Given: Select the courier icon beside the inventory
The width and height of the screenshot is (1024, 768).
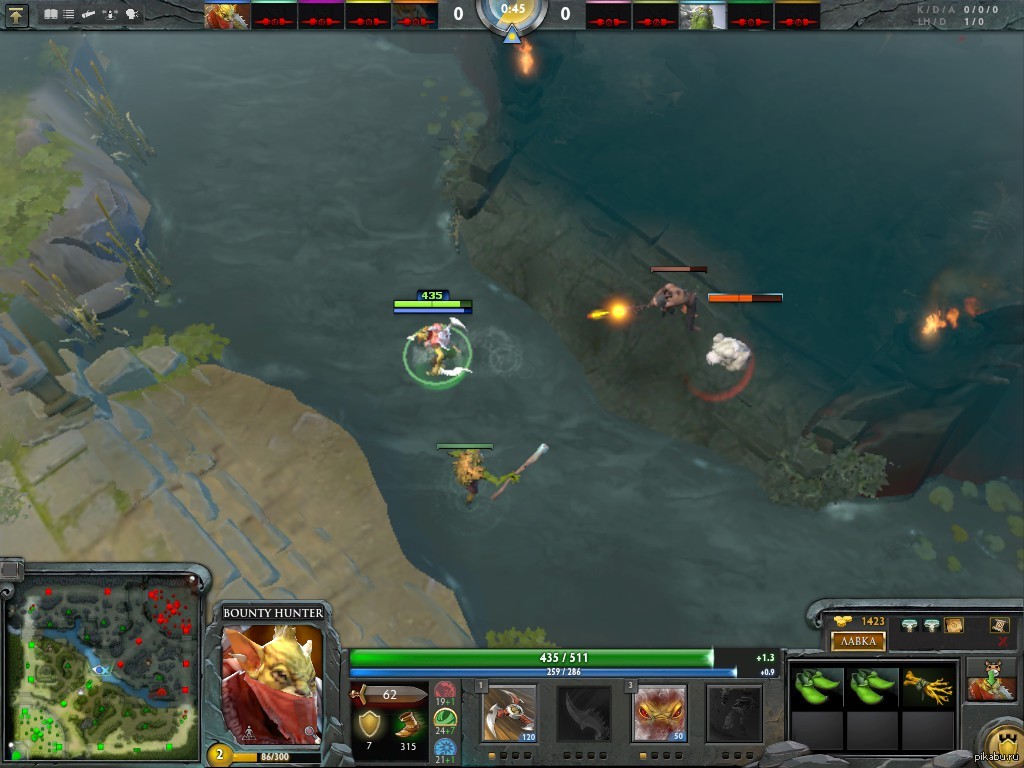Looking at the screenshot, I should 991,680.
